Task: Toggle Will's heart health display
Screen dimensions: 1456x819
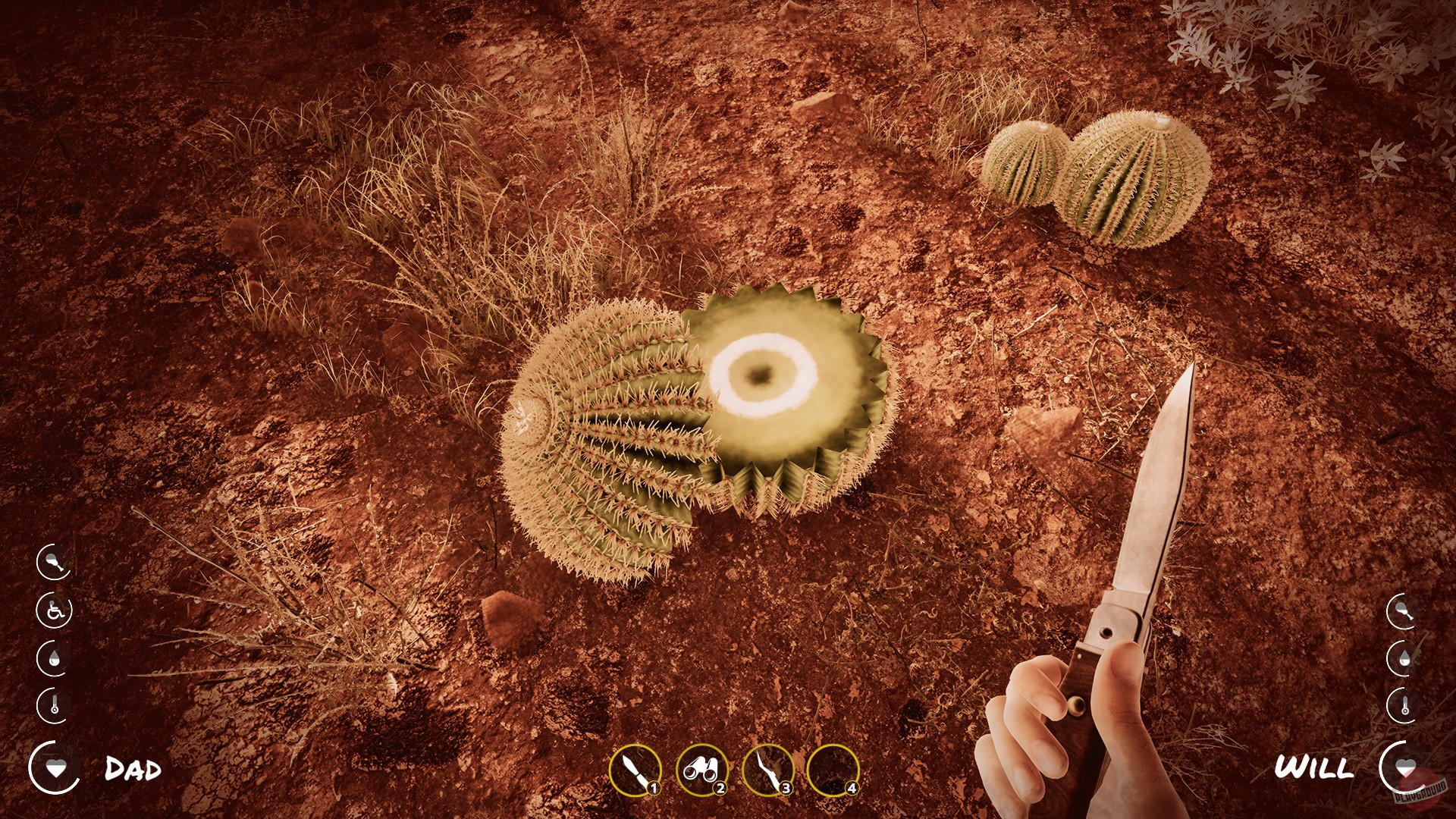Action: [1405, 766]
